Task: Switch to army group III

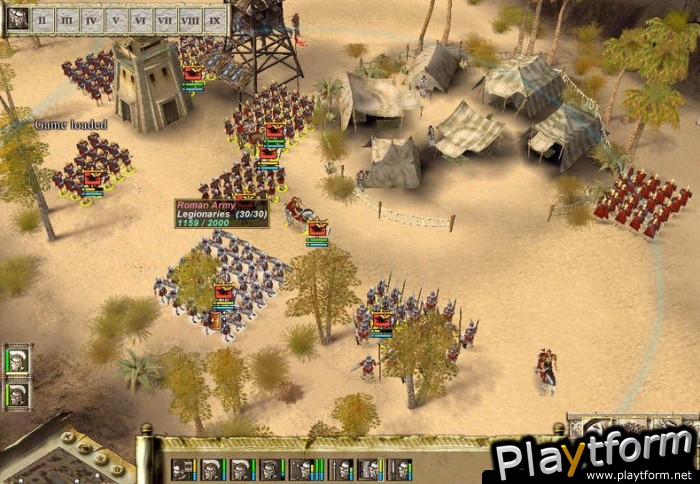Action: pos(67,18)
